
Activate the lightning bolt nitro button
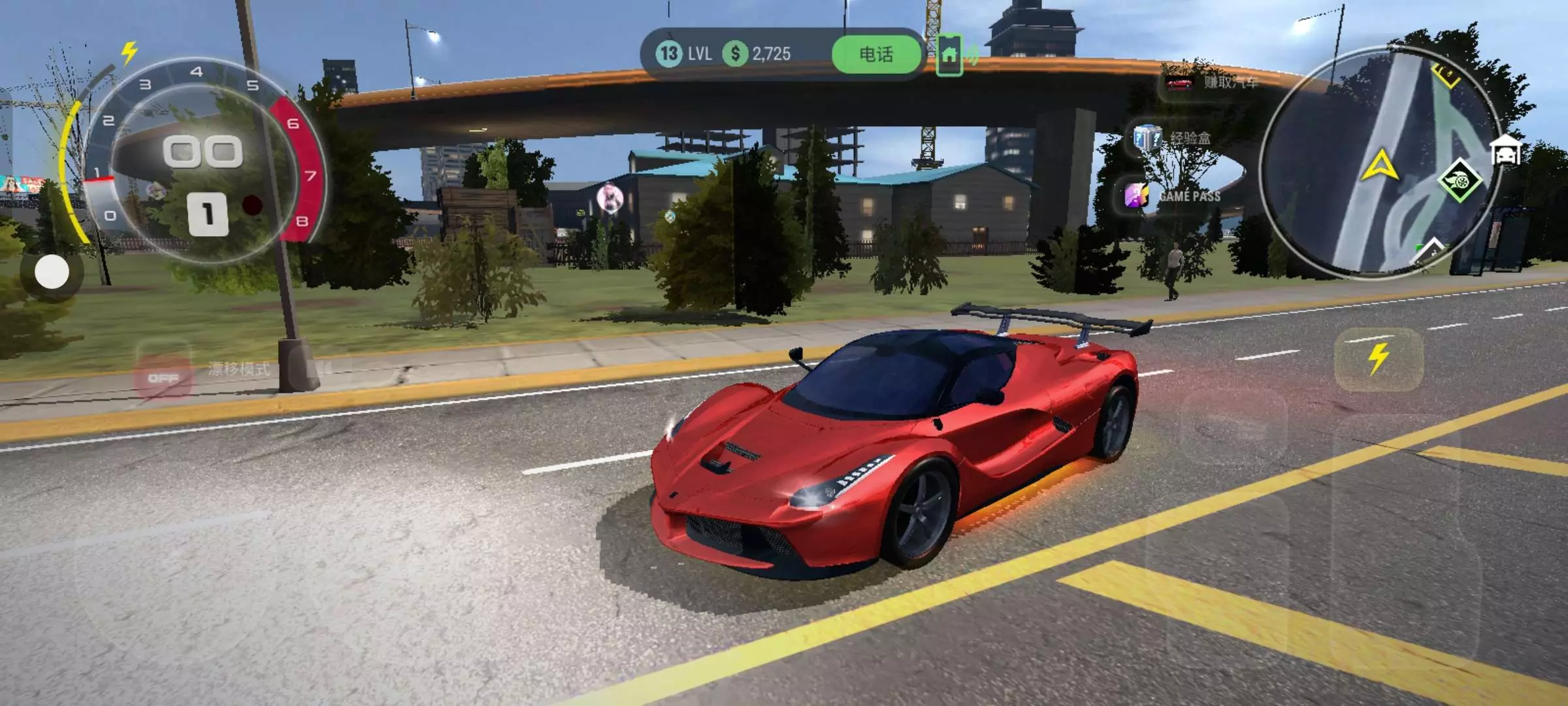[x=1378, y=359]
